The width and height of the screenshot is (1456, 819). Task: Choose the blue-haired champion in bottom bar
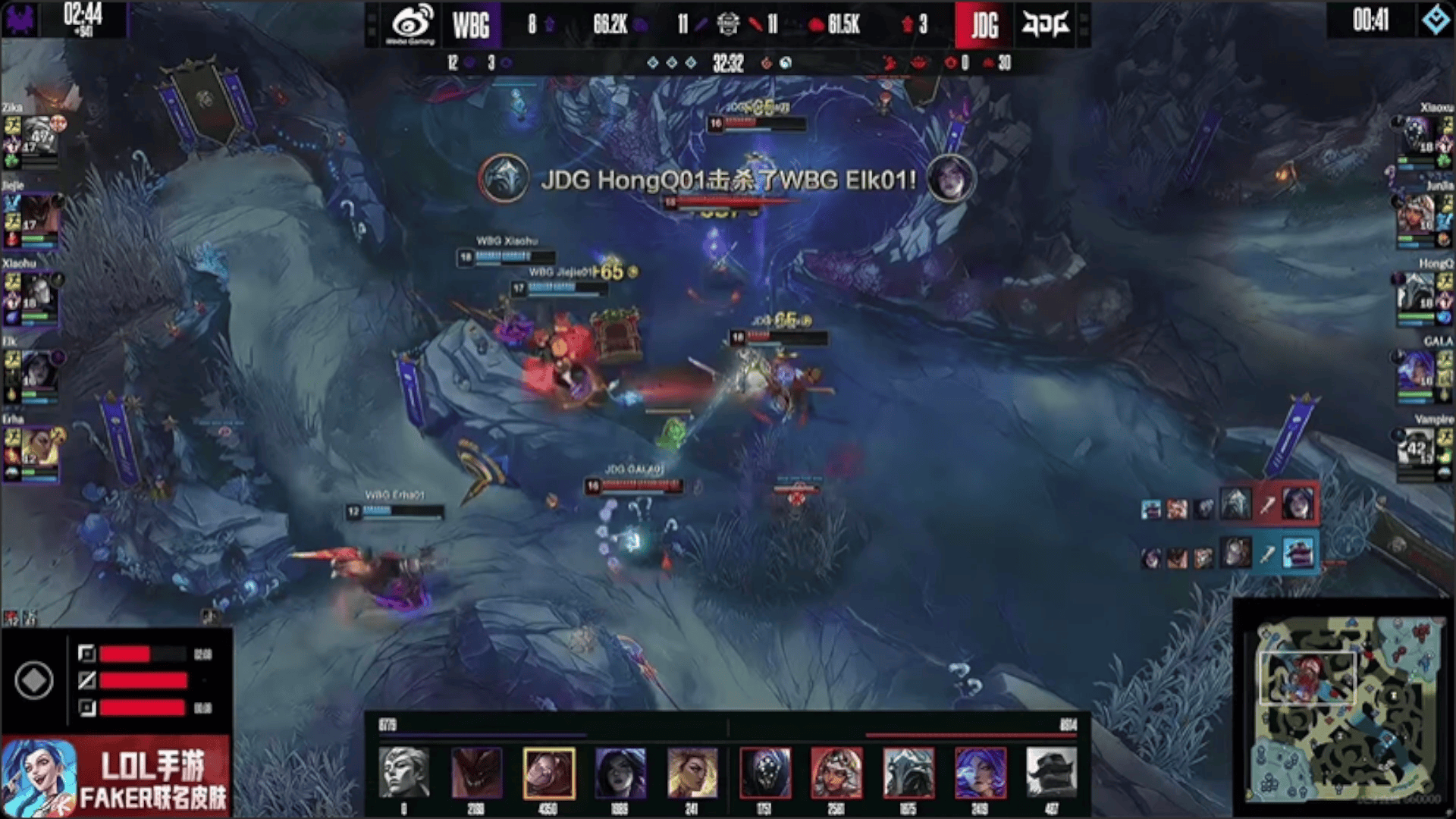pyautogui.click(x=980, y=773)
